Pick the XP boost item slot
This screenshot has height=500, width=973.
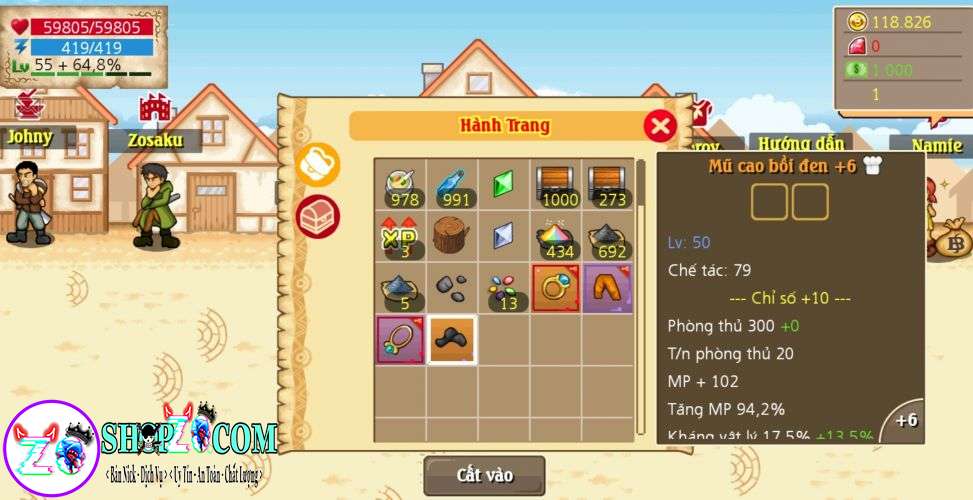[x=401, y=236]
